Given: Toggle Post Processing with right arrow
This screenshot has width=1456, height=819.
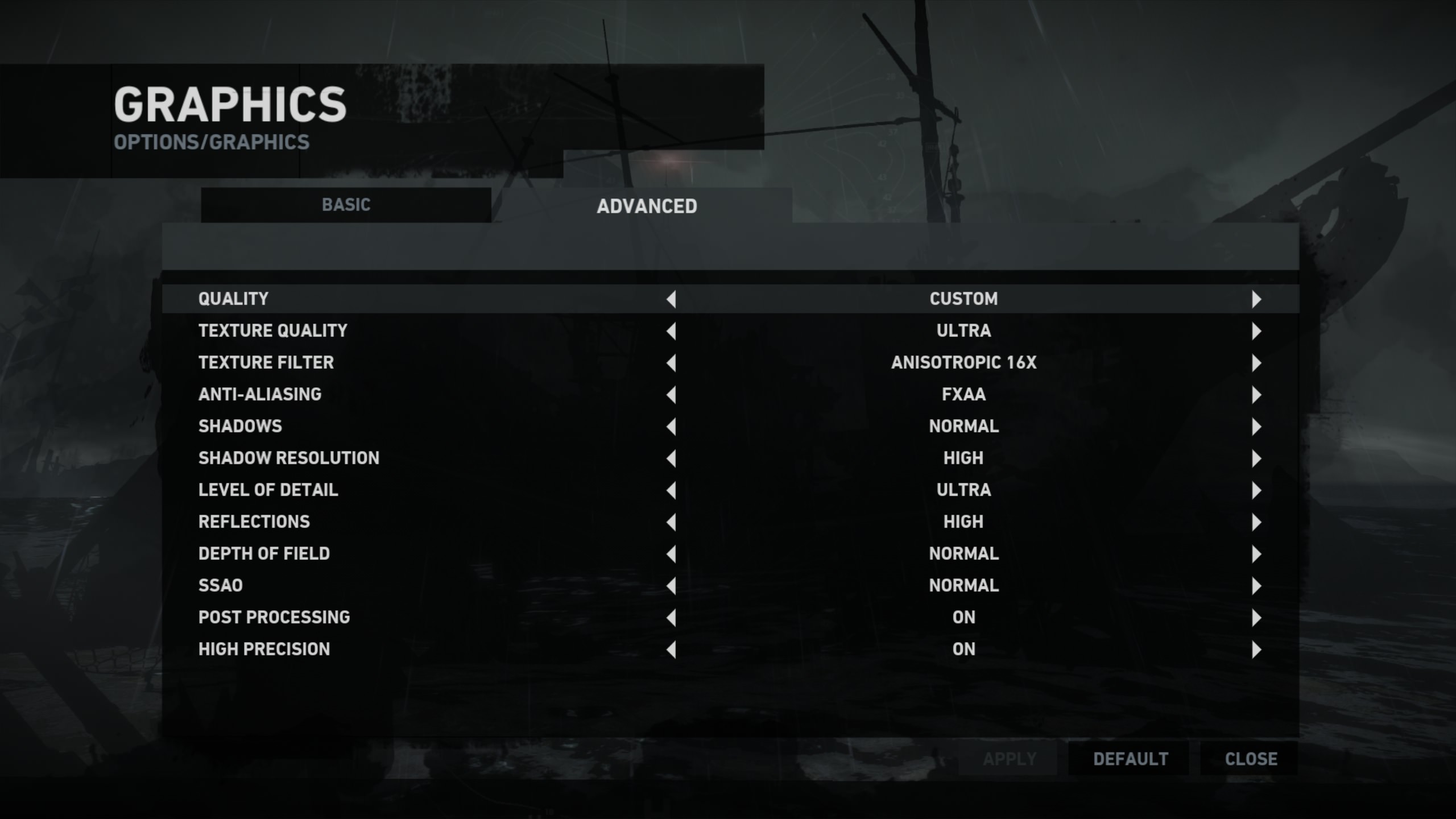Looking at the screenshot, I should click(1256, 618).
